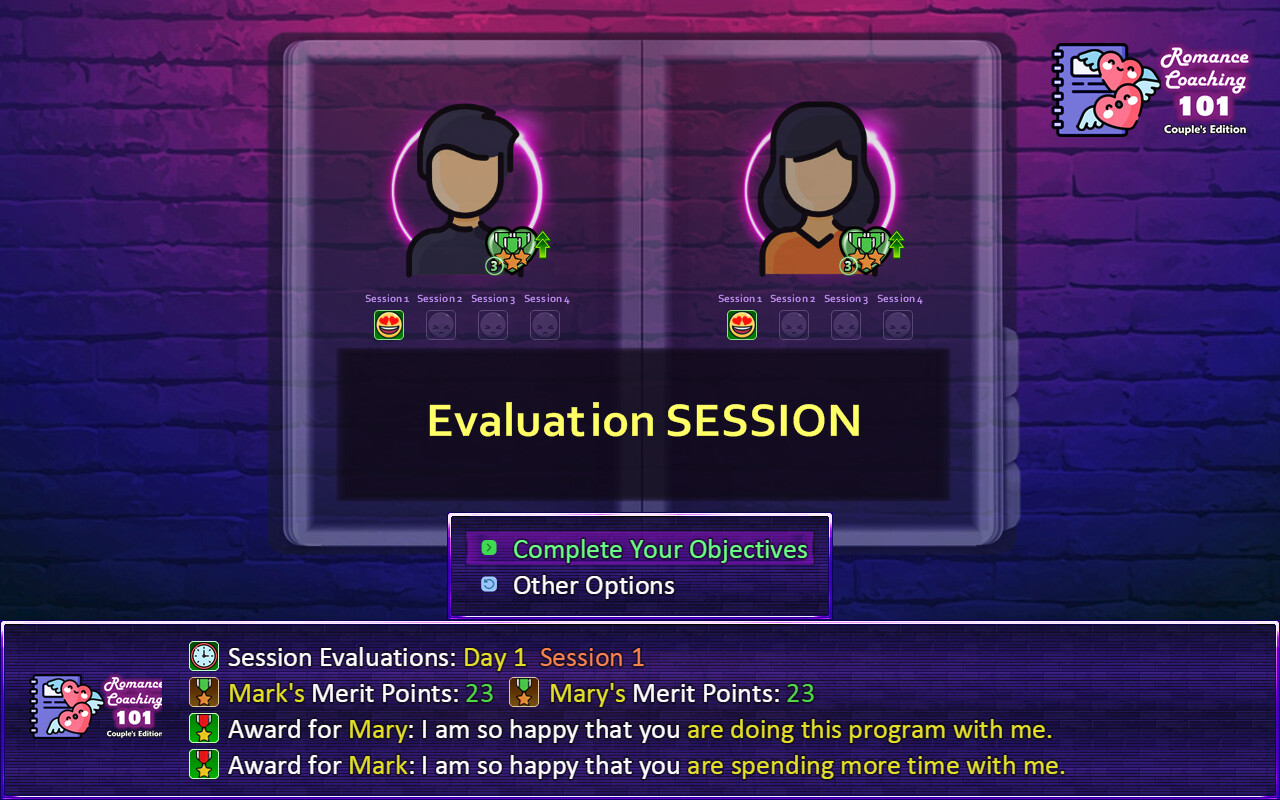Viewport: 1280px width, 800px height.
Task: Click the Romance Coaching 101 logo top right
Action: coord(1155,90)
